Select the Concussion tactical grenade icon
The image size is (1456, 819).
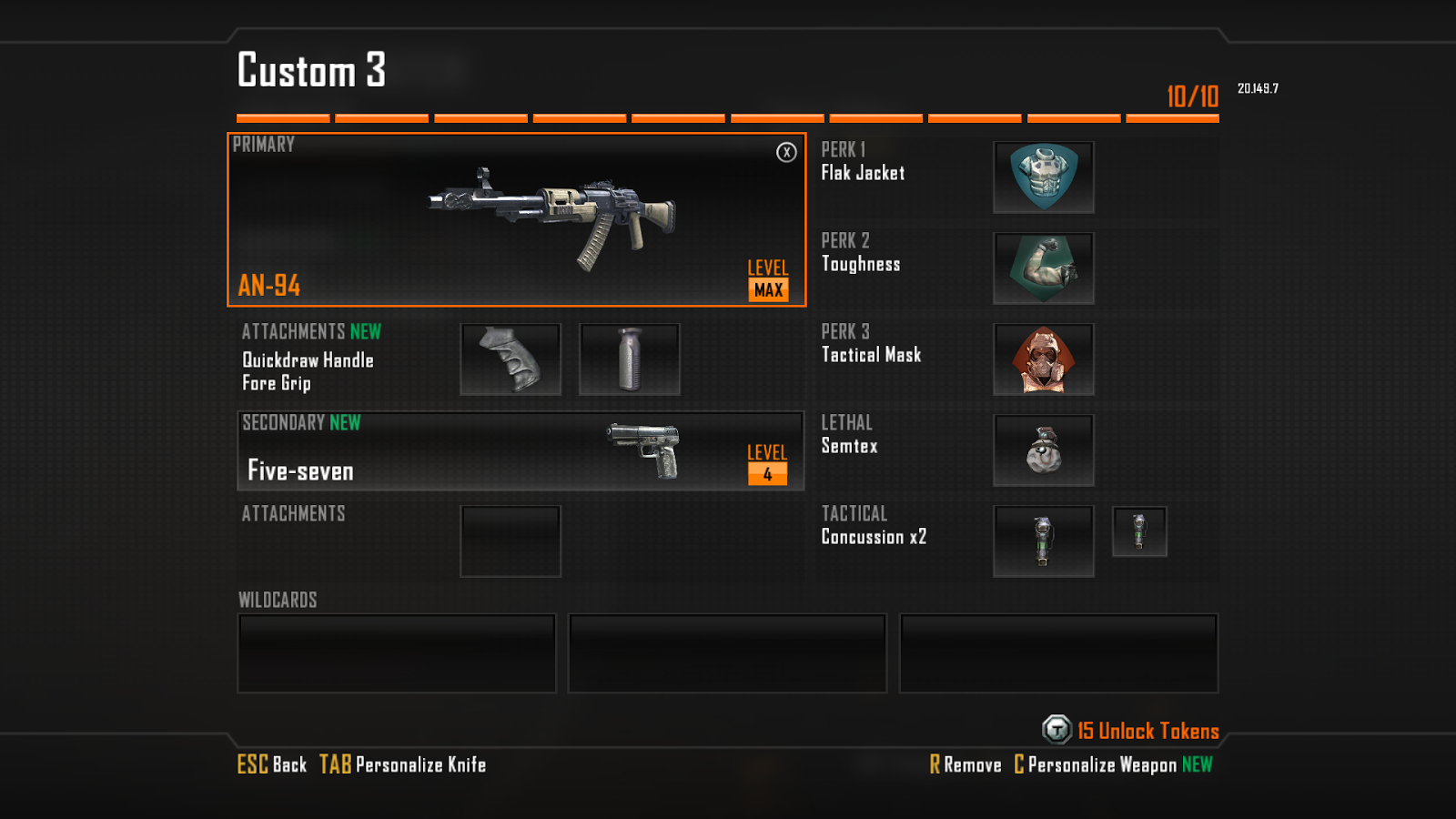pos(1043,541)
